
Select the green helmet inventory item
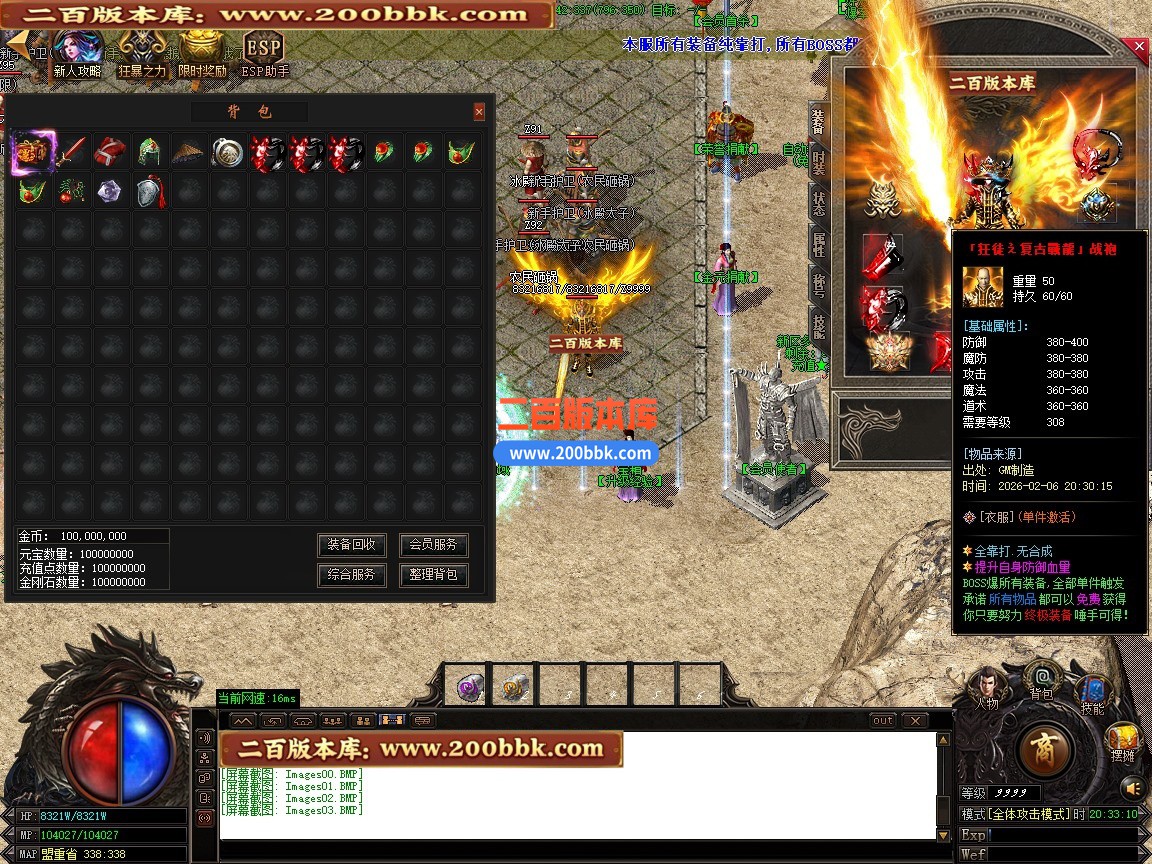[x=149, y=153]
